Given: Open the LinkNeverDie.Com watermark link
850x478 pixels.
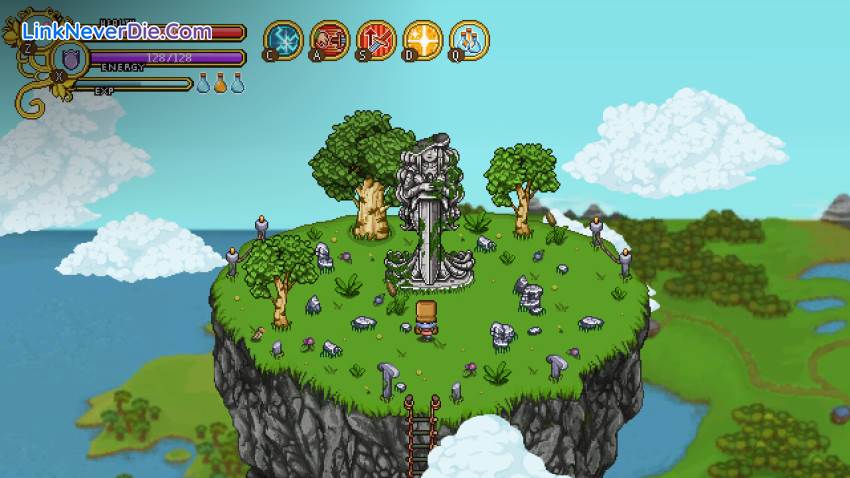Looking at the screenshot, I should coord(118,31).
